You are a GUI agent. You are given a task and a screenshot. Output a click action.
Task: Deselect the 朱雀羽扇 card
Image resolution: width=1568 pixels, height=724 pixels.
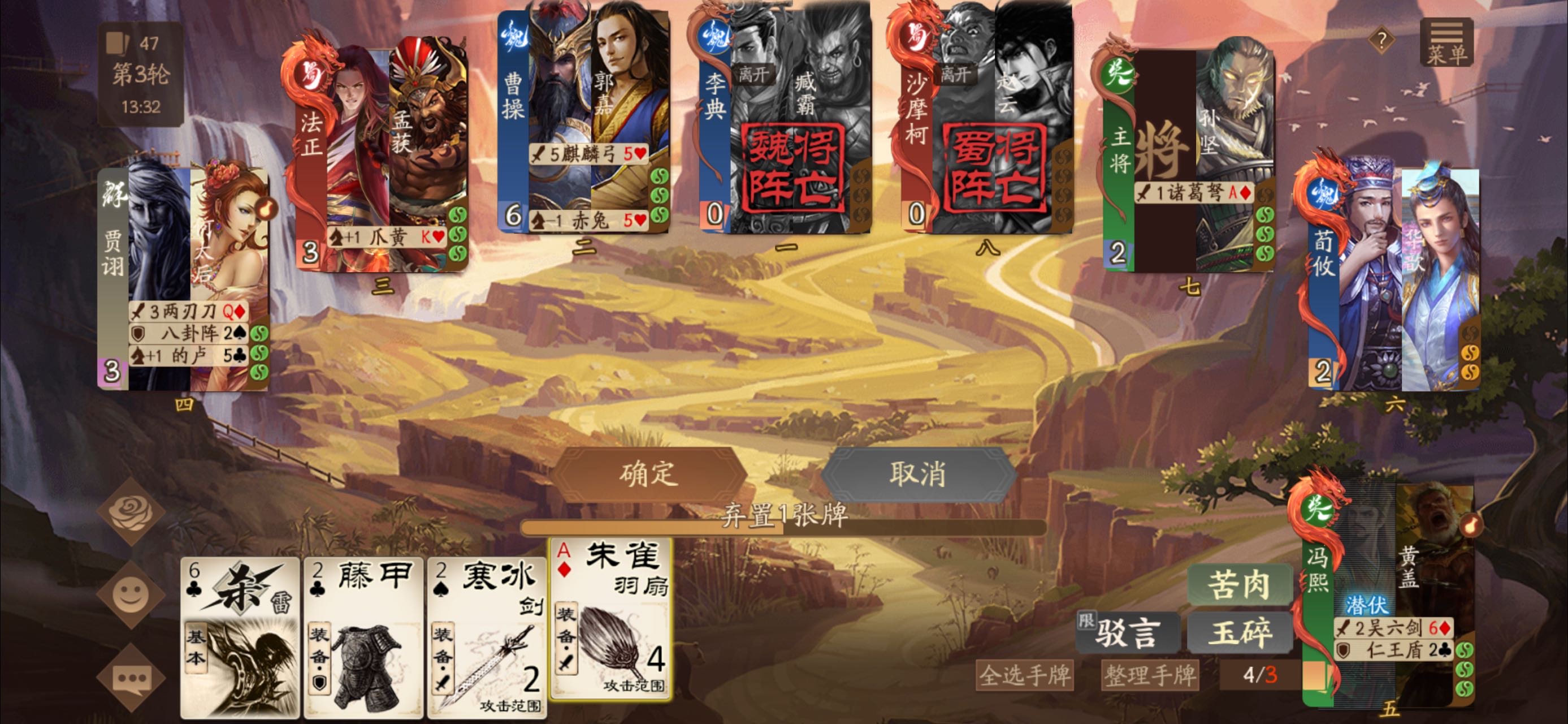[611, 618]
